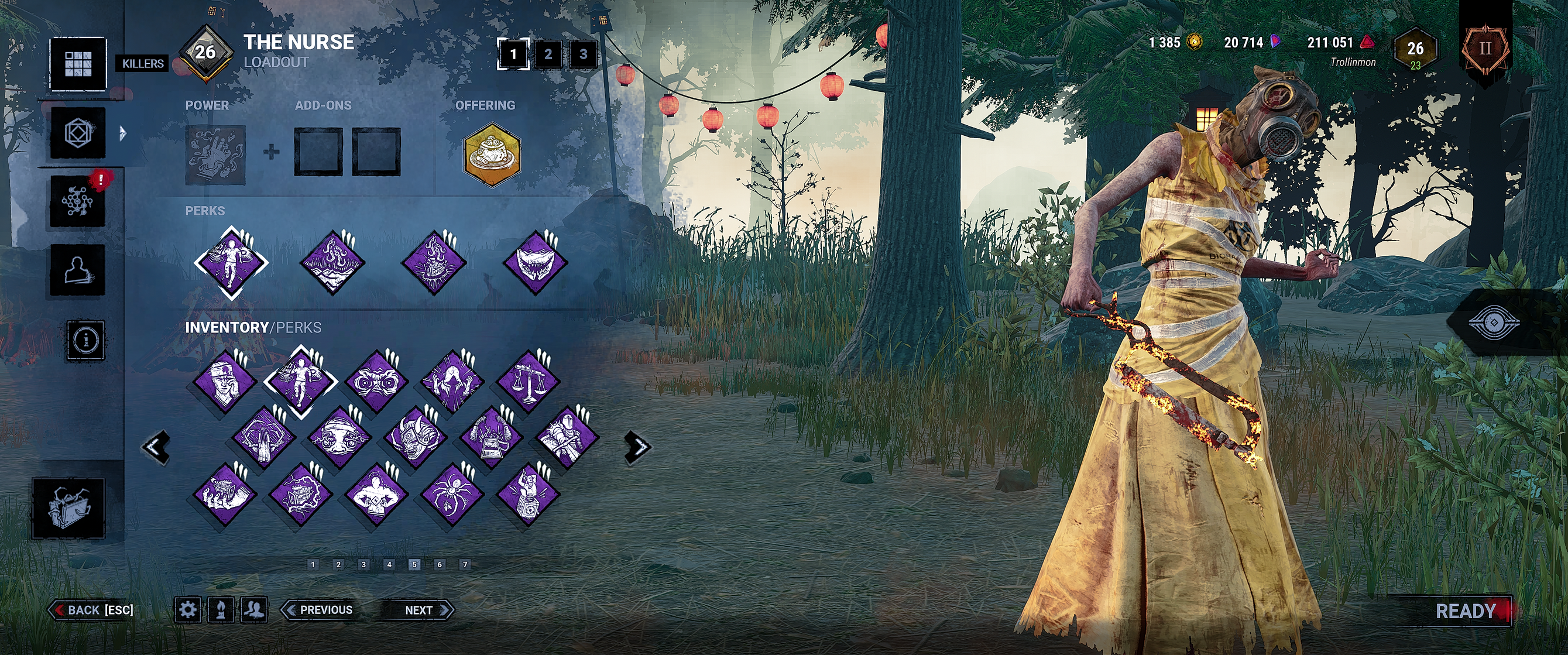Jump to perk inventory page 3
The height and width of the screenshot is (655, 1568).
(363, 564)
